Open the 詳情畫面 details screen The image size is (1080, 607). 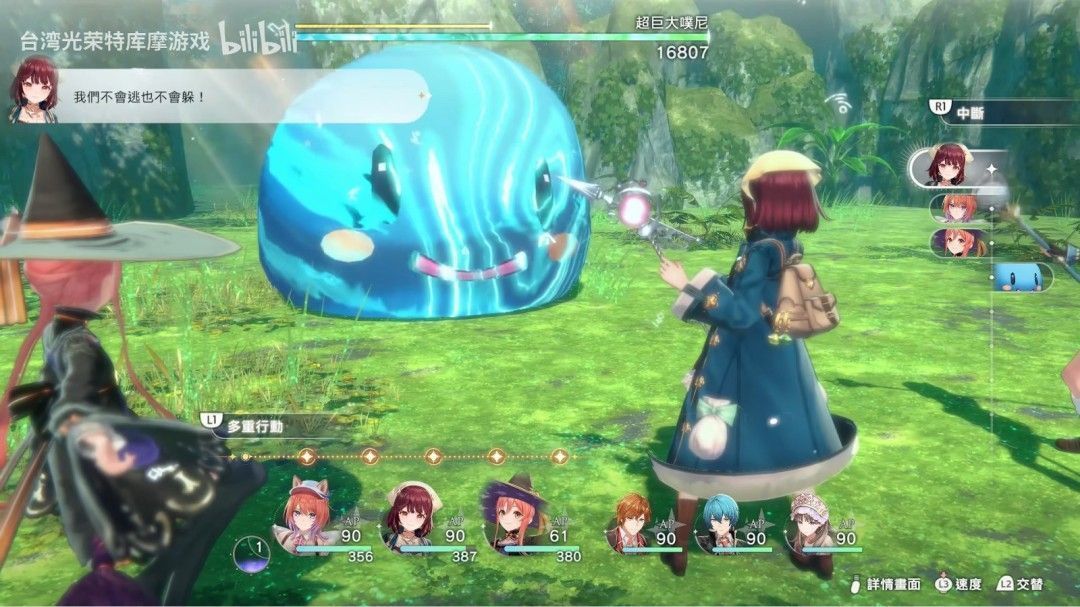click(887, 584)
